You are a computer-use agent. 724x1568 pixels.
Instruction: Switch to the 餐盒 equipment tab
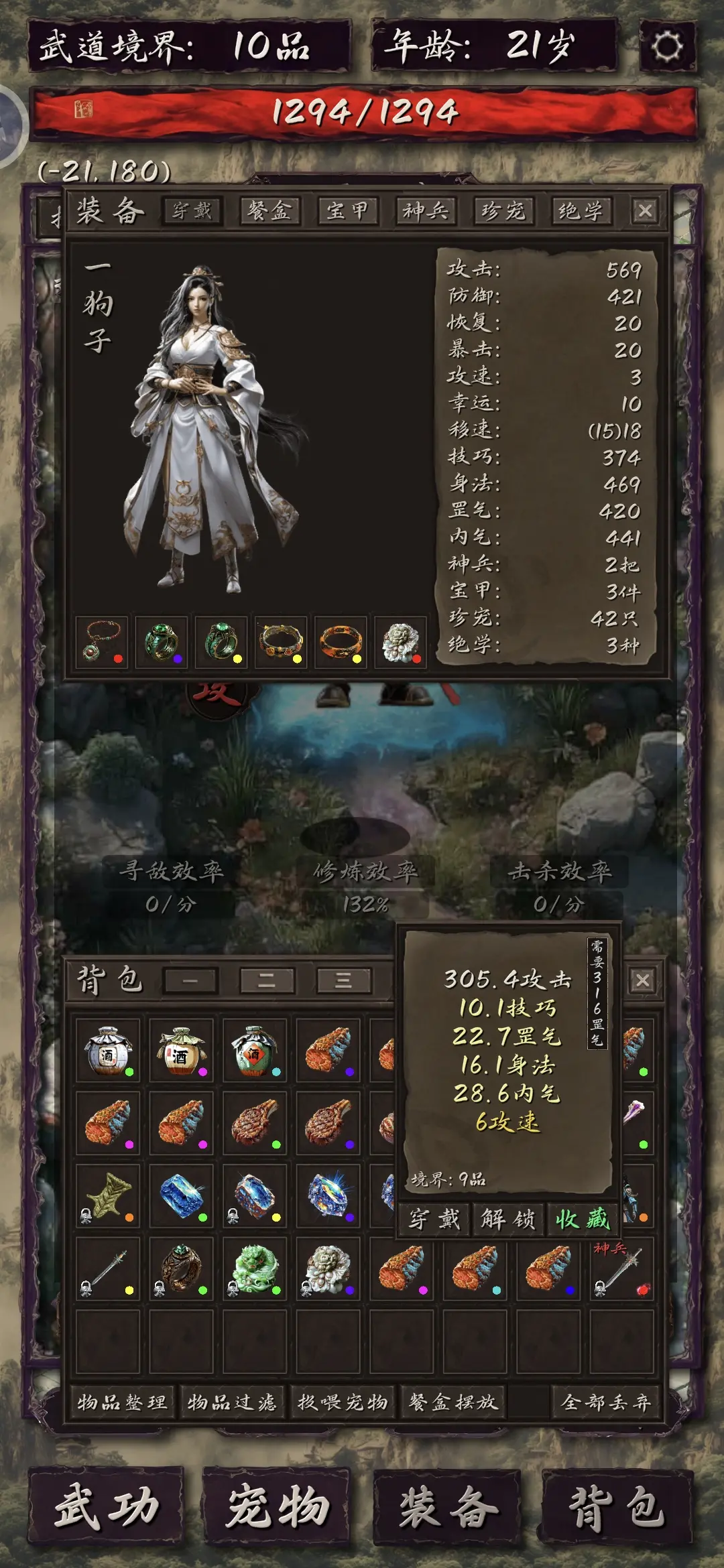tap(269, 211)
